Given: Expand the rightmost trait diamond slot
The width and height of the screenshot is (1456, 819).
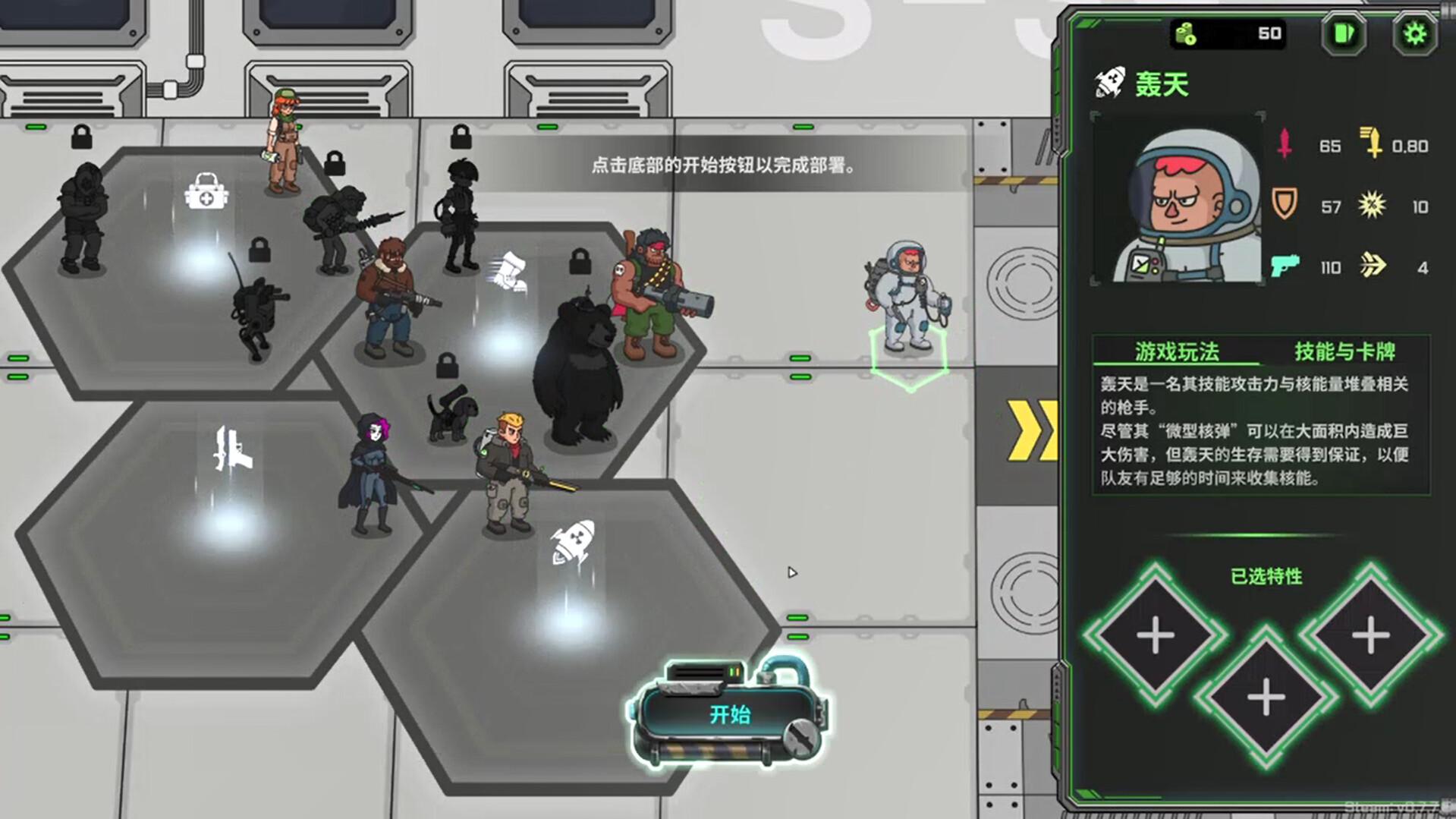Looking at the screenshot, I should [x=1372, y=634].
